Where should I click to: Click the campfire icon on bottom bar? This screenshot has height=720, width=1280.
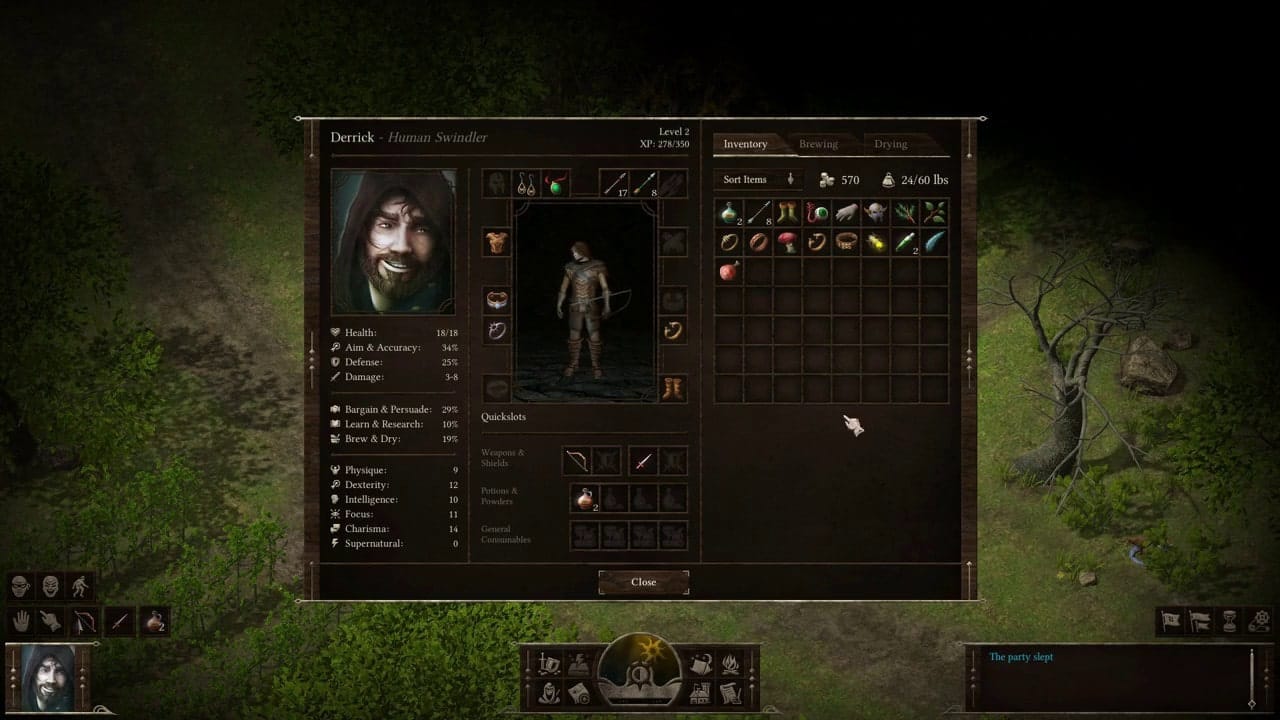click(730, 663)
